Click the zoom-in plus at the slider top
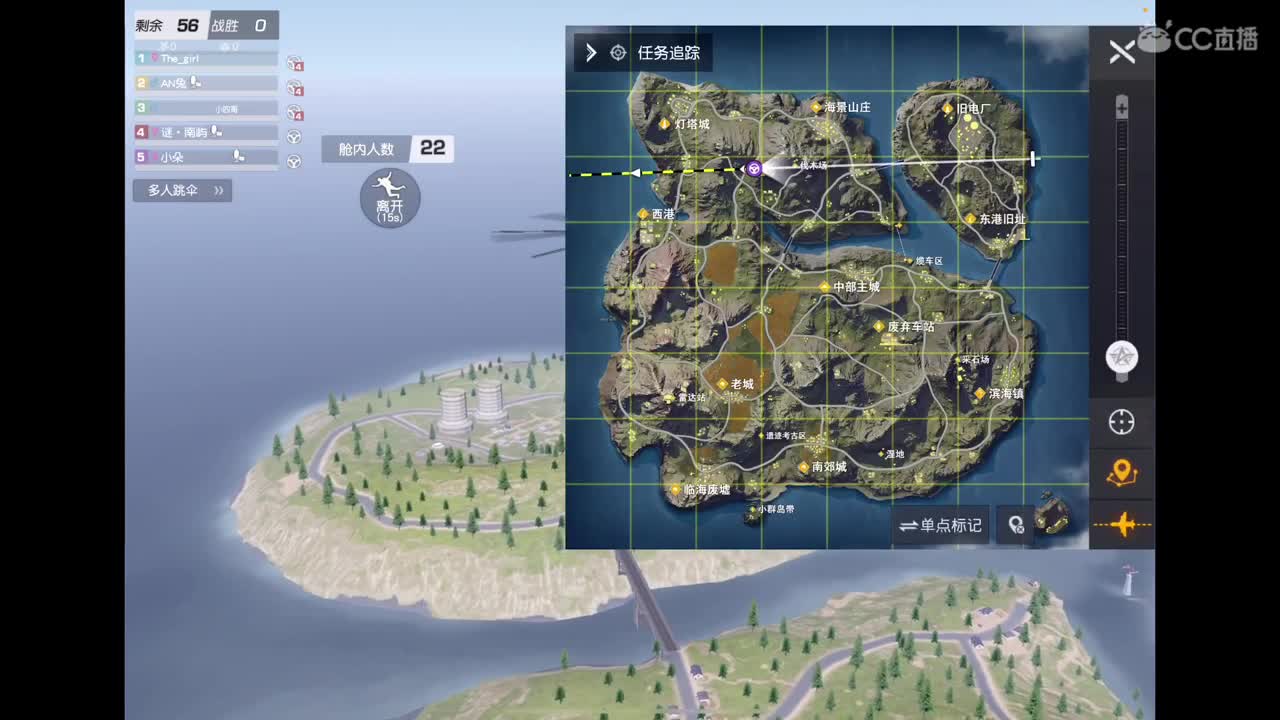Screen dimensions: 1280x720 (1121, 103)
